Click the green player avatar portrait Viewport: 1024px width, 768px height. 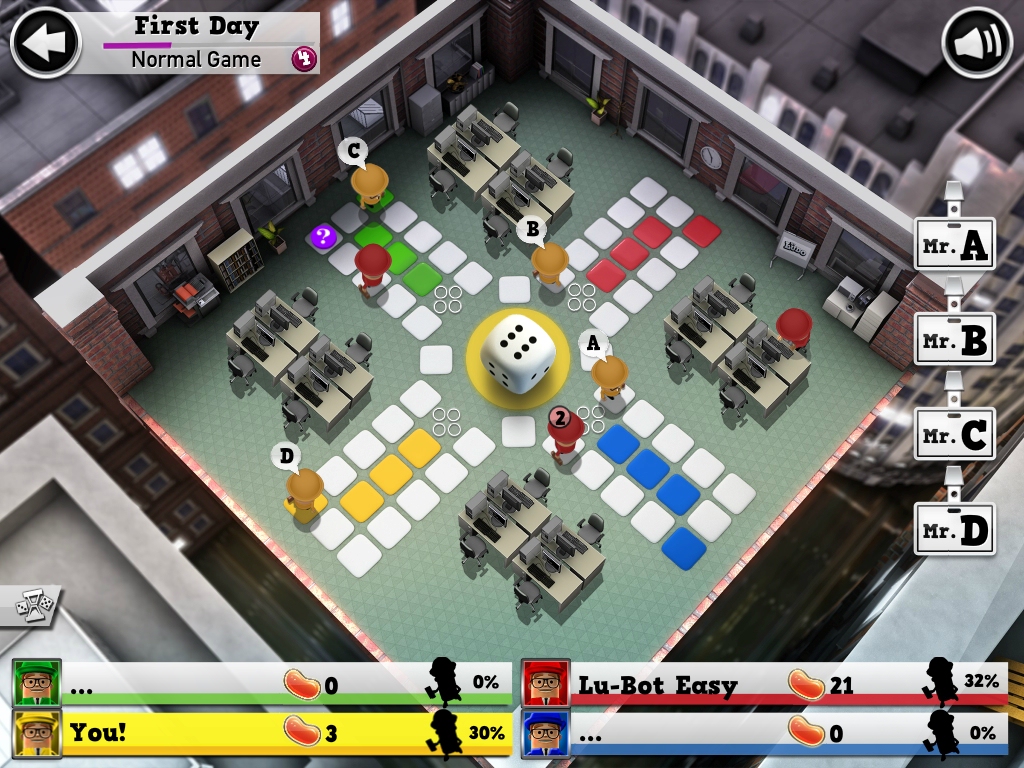37,684
